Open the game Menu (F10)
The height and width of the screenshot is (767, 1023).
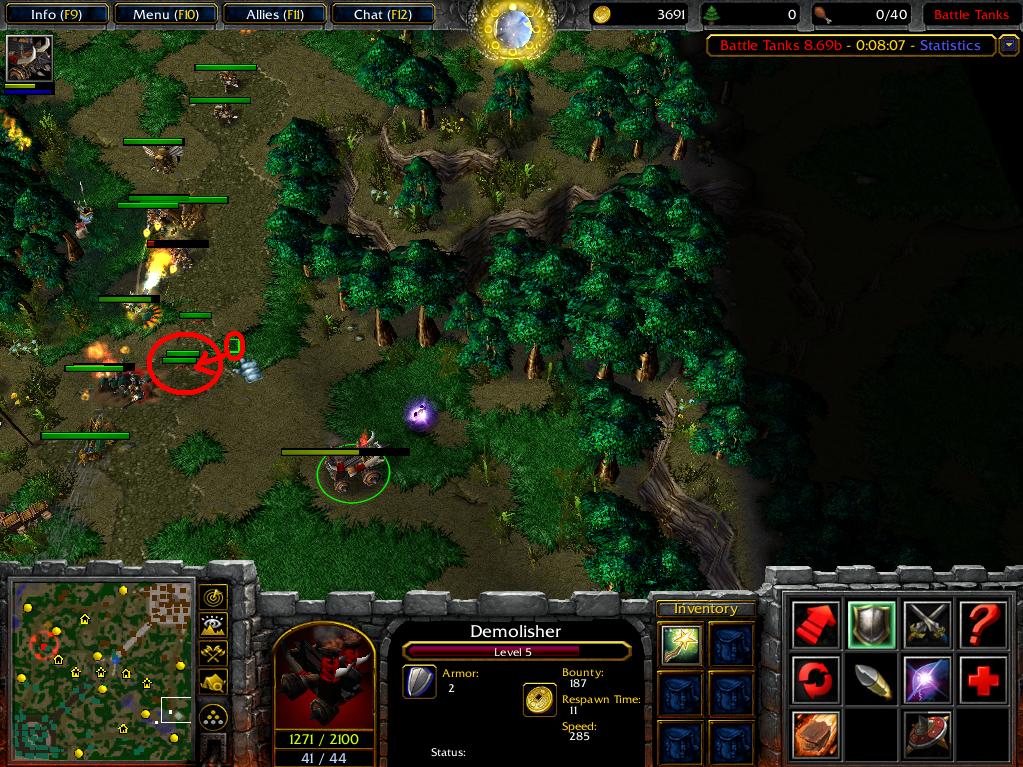[164, 14]
